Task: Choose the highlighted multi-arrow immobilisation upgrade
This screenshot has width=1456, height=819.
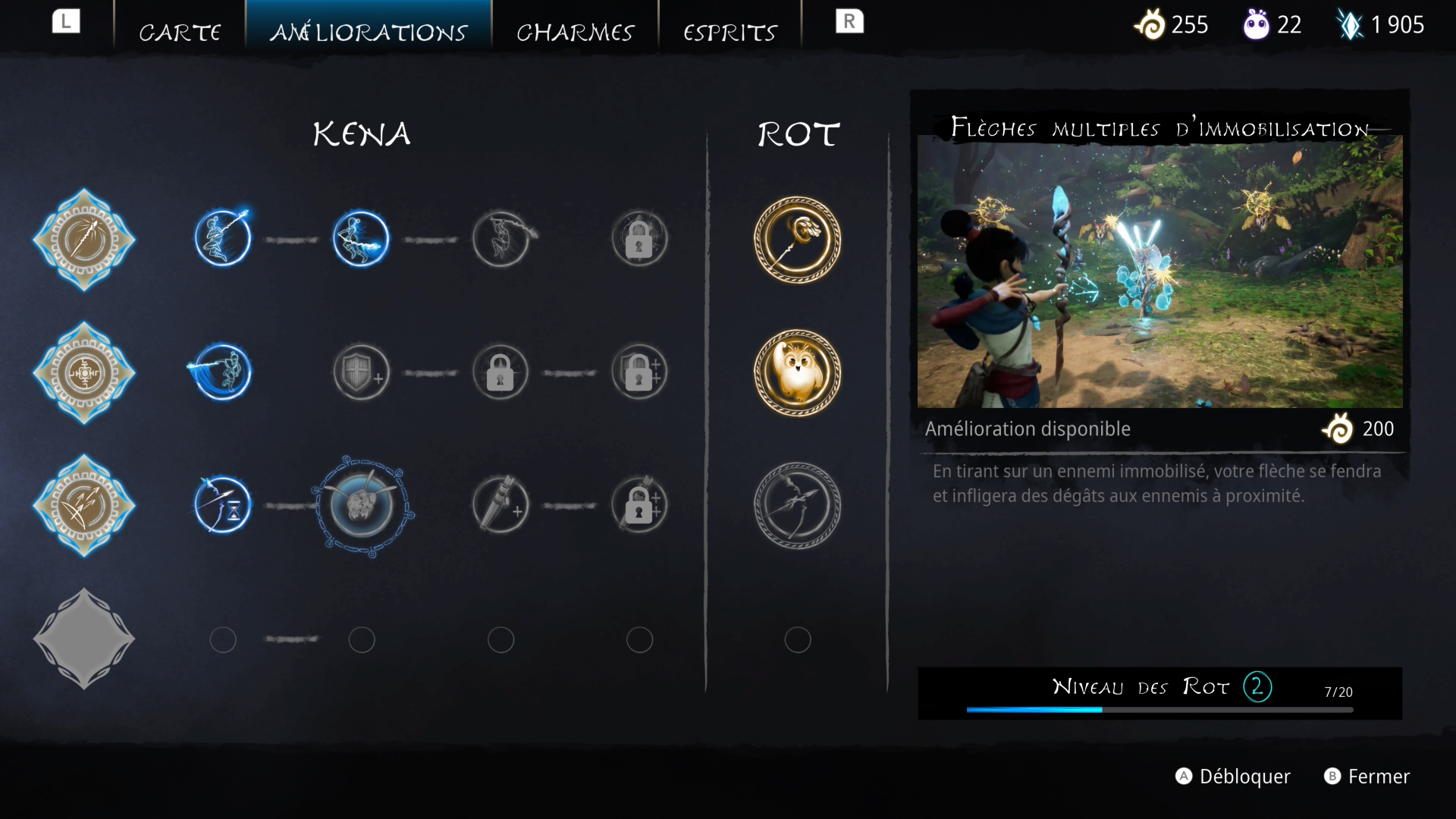Action: [x=362, y=506]
